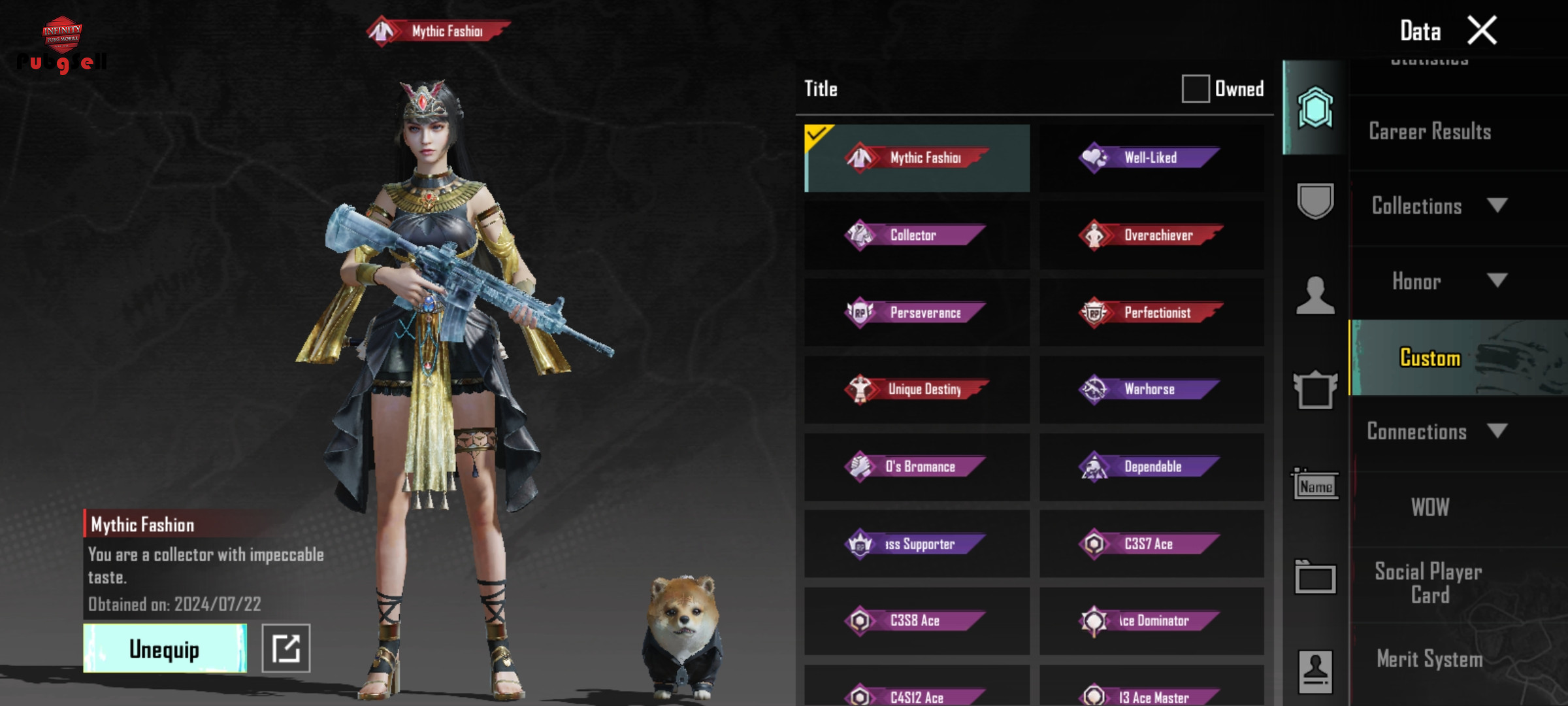
Task: Choose the C3S7 Ace title
Action: pyautogui.click(x=1151, y=544)
